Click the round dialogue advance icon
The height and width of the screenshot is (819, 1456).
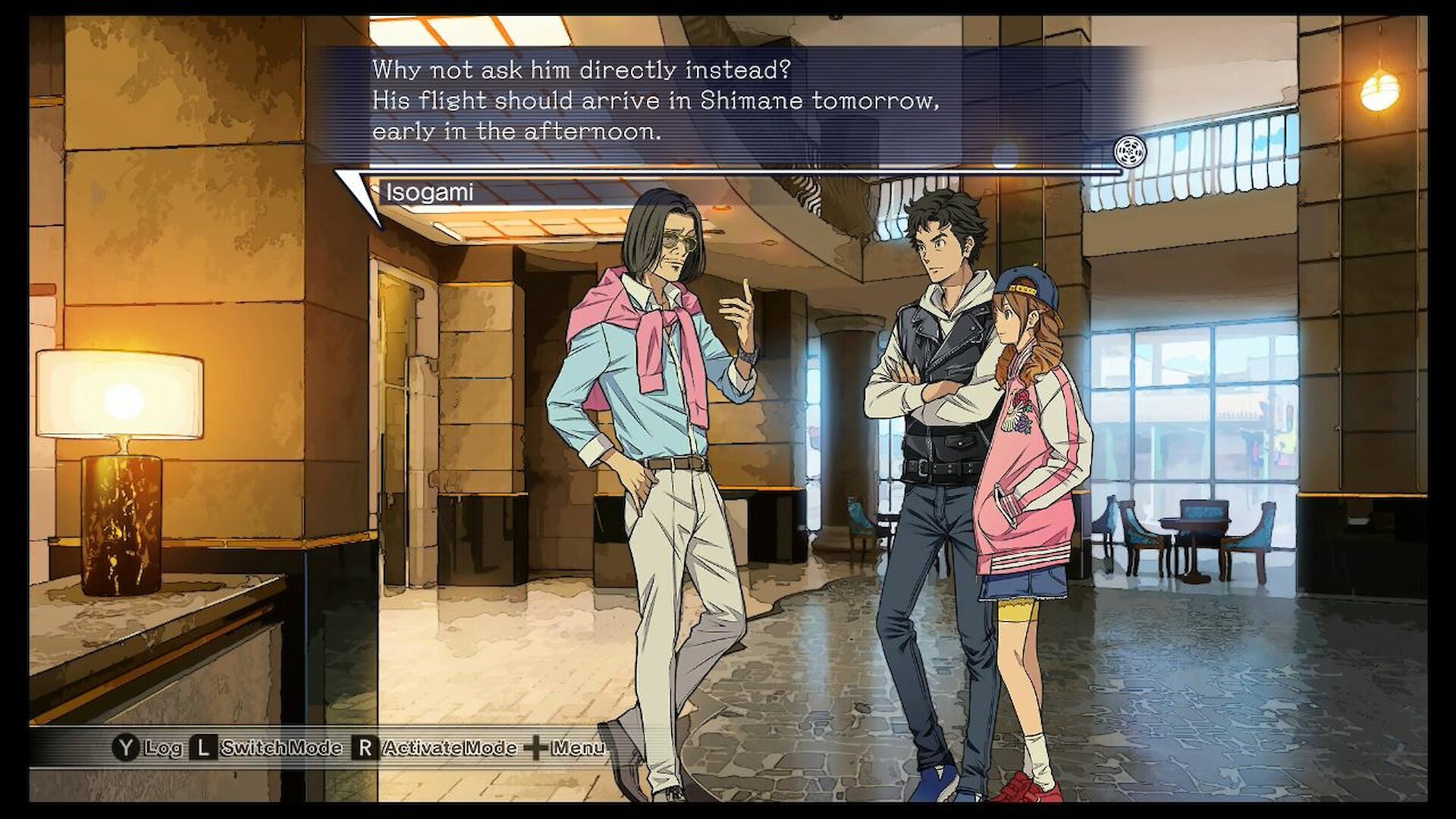click(1130, 152)
